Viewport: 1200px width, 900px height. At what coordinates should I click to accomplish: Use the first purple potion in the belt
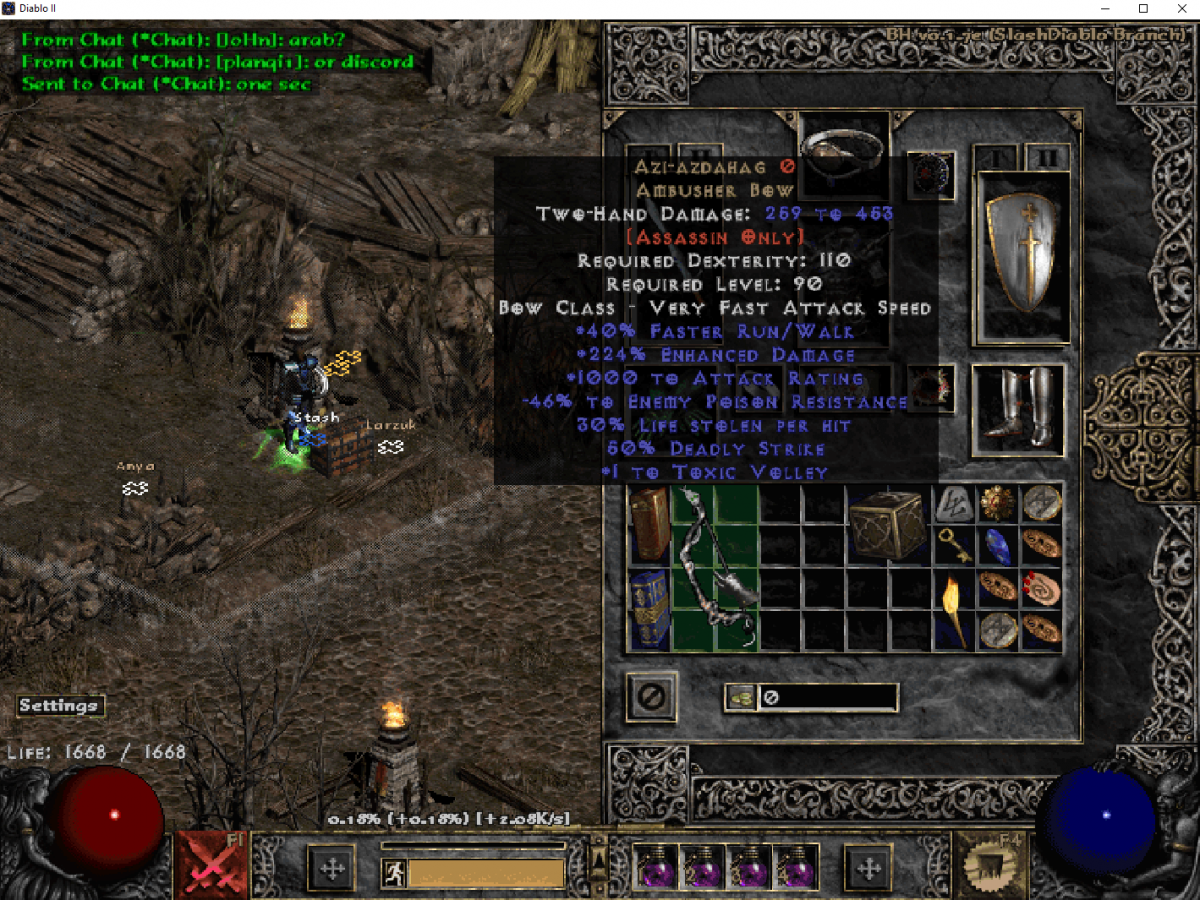tap(656, 866)
